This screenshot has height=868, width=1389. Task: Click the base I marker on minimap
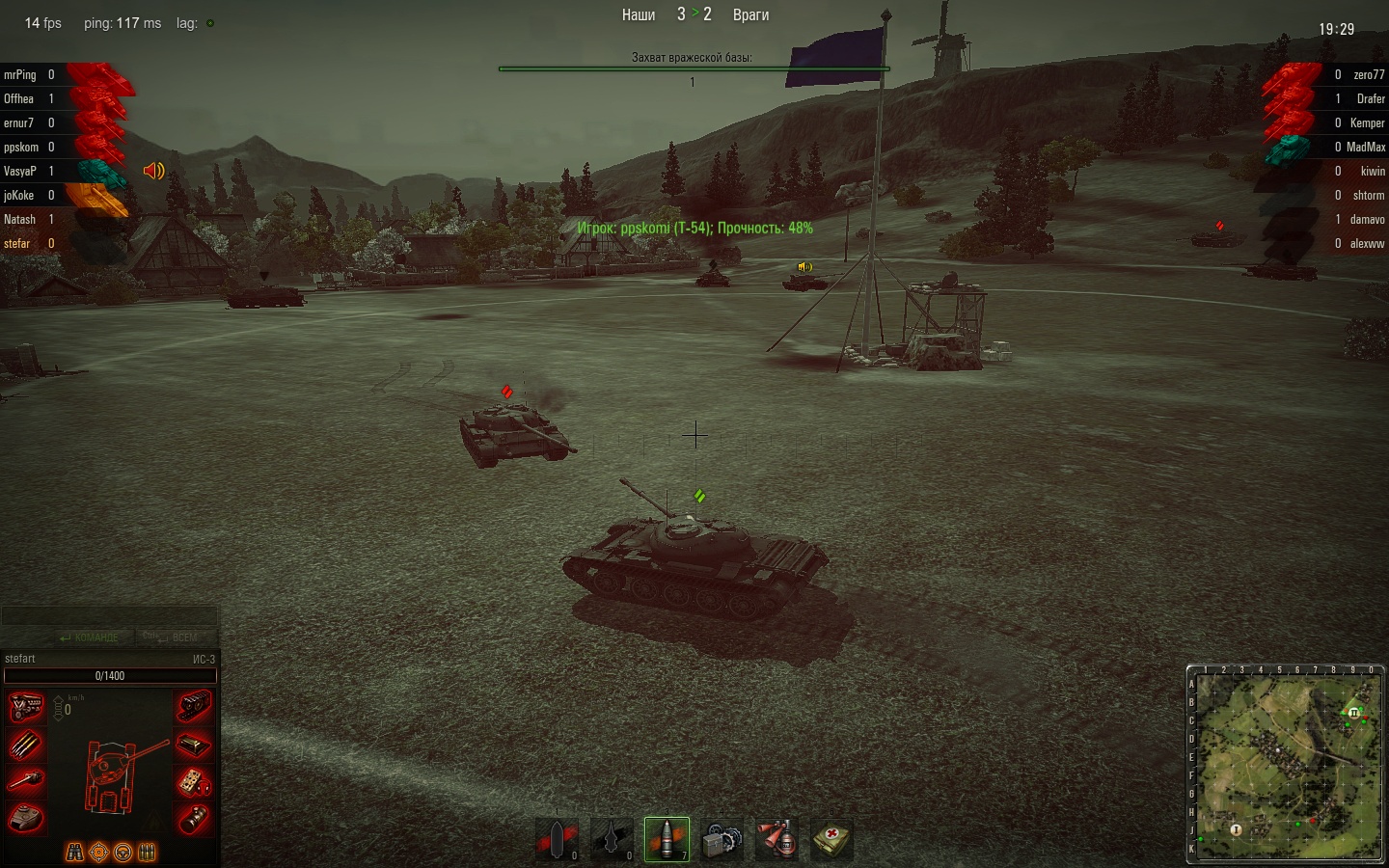[x=1236, y=829]
